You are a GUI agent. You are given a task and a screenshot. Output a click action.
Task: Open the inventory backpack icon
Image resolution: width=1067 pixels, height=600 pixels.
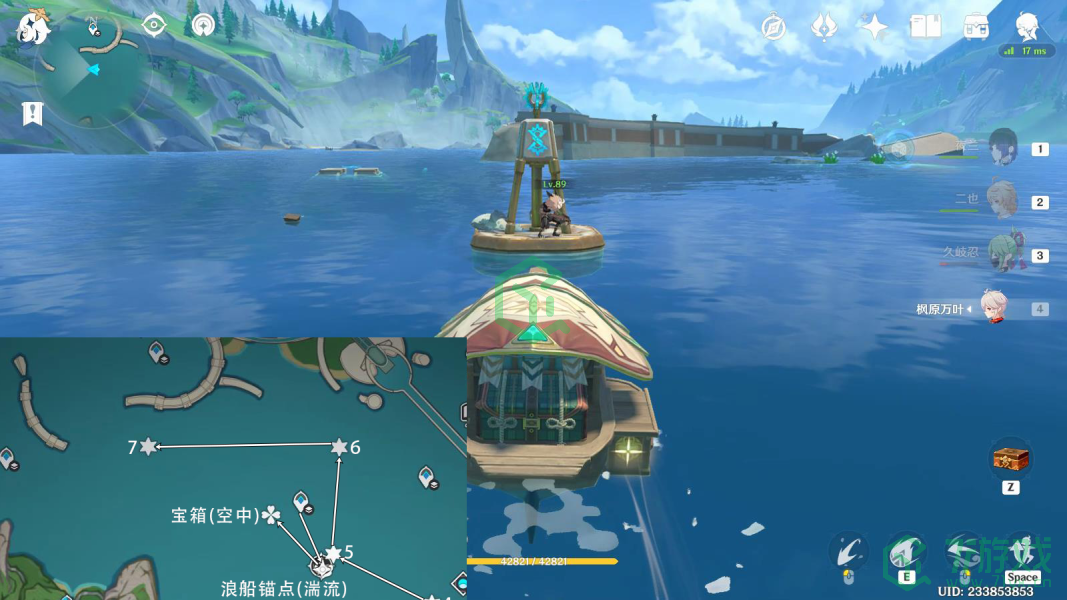click(x=976, y=27)
